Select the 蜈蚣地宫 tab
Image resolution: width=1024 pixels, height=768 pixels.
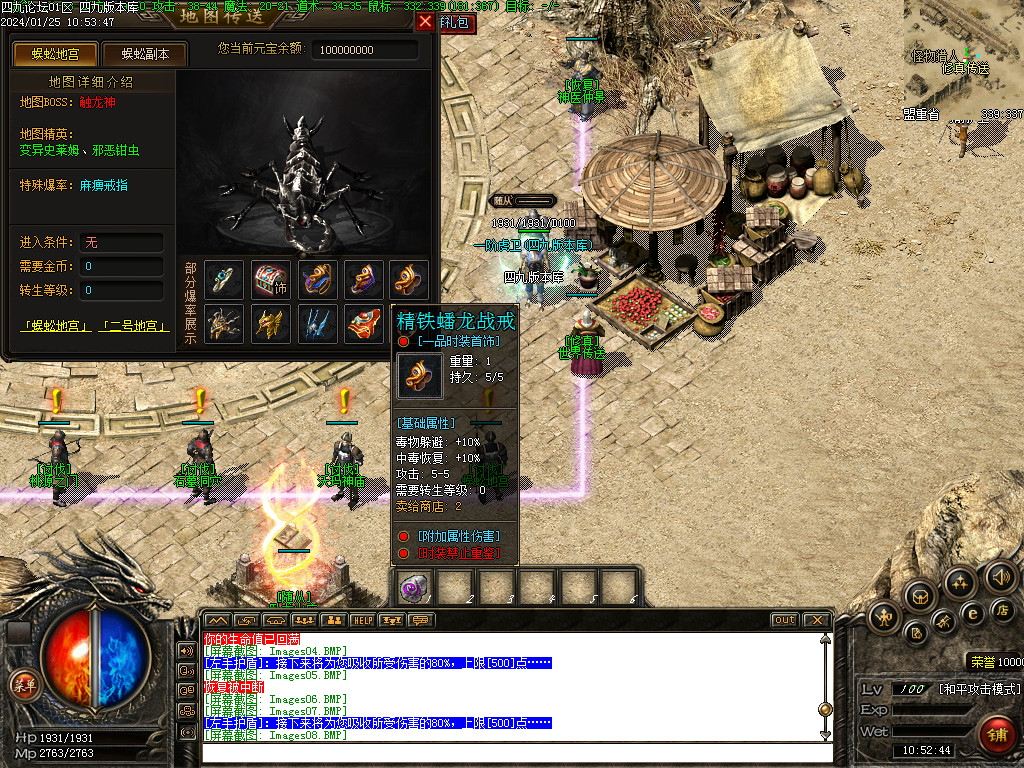coord(56,54)
